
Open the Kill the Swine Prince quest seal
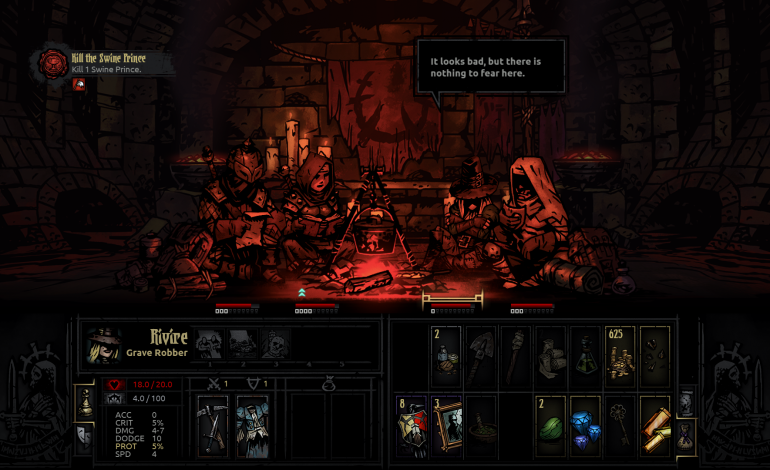50,63
